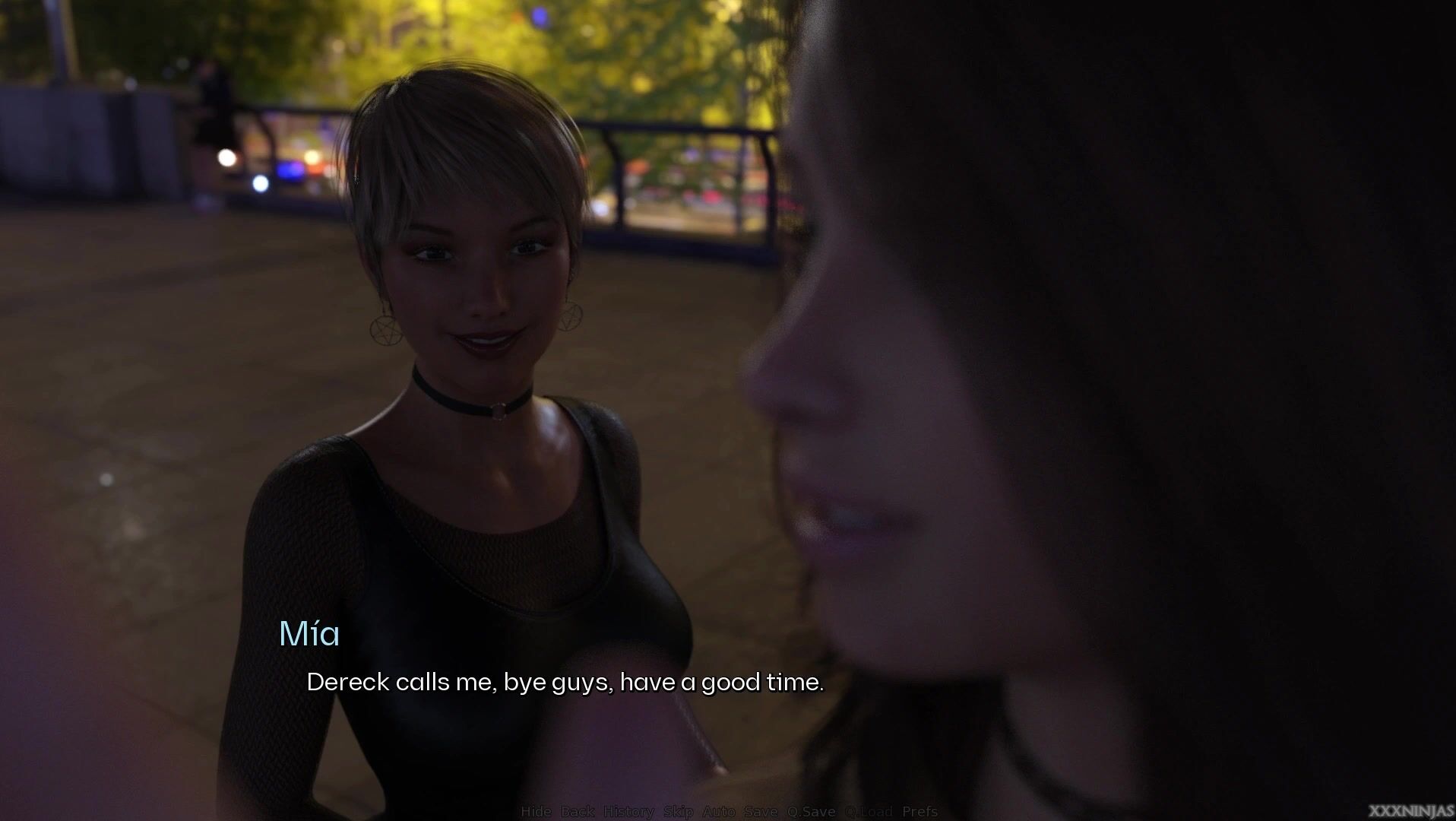Open Prefs settings menu
The width and height of the screenshot is (1456, 821).
point(919,812)
